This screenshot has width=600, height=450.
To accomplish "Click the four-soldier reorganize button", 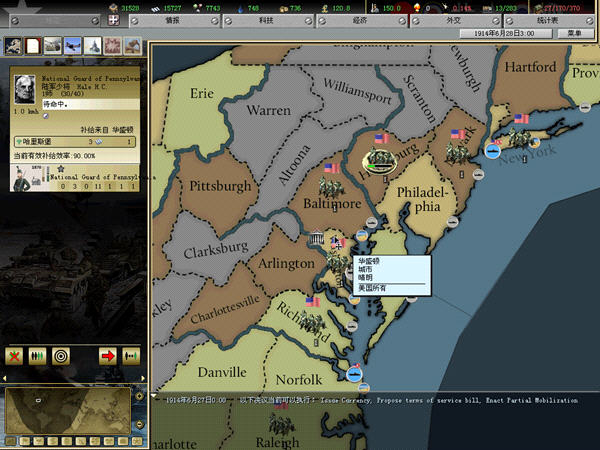I will tap(39, 355).
